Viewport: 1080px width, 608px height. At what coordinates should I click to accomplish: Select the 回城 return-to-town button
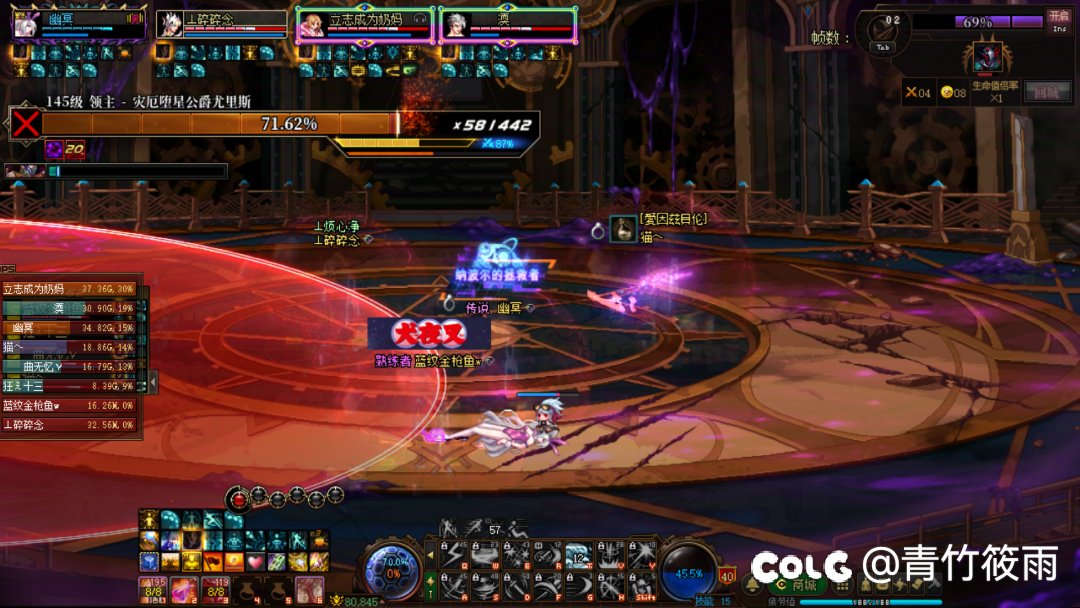(x=1046, y=91)
